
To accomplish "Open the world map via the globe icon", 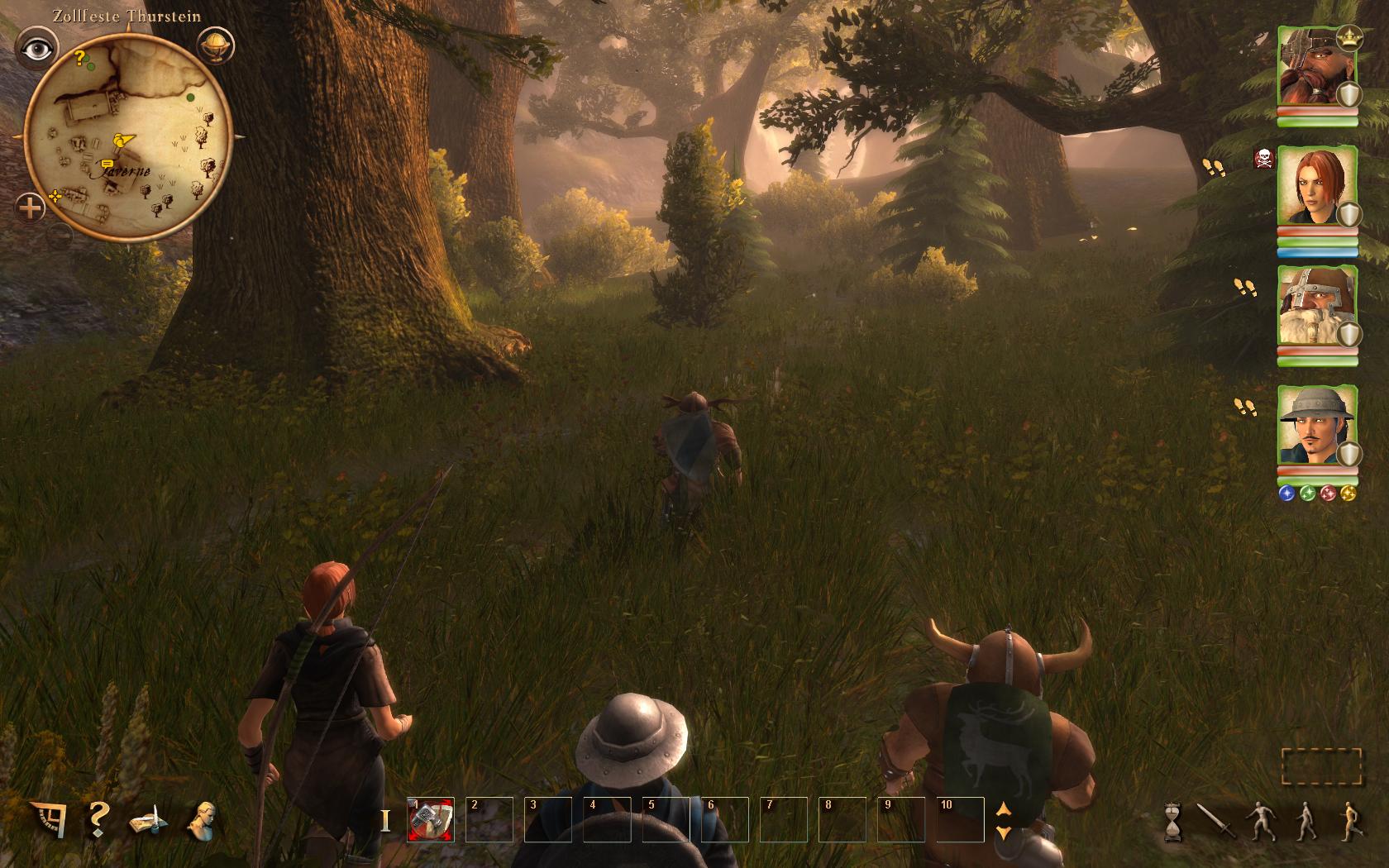I will pyautogui.click(x=217, y=46).
